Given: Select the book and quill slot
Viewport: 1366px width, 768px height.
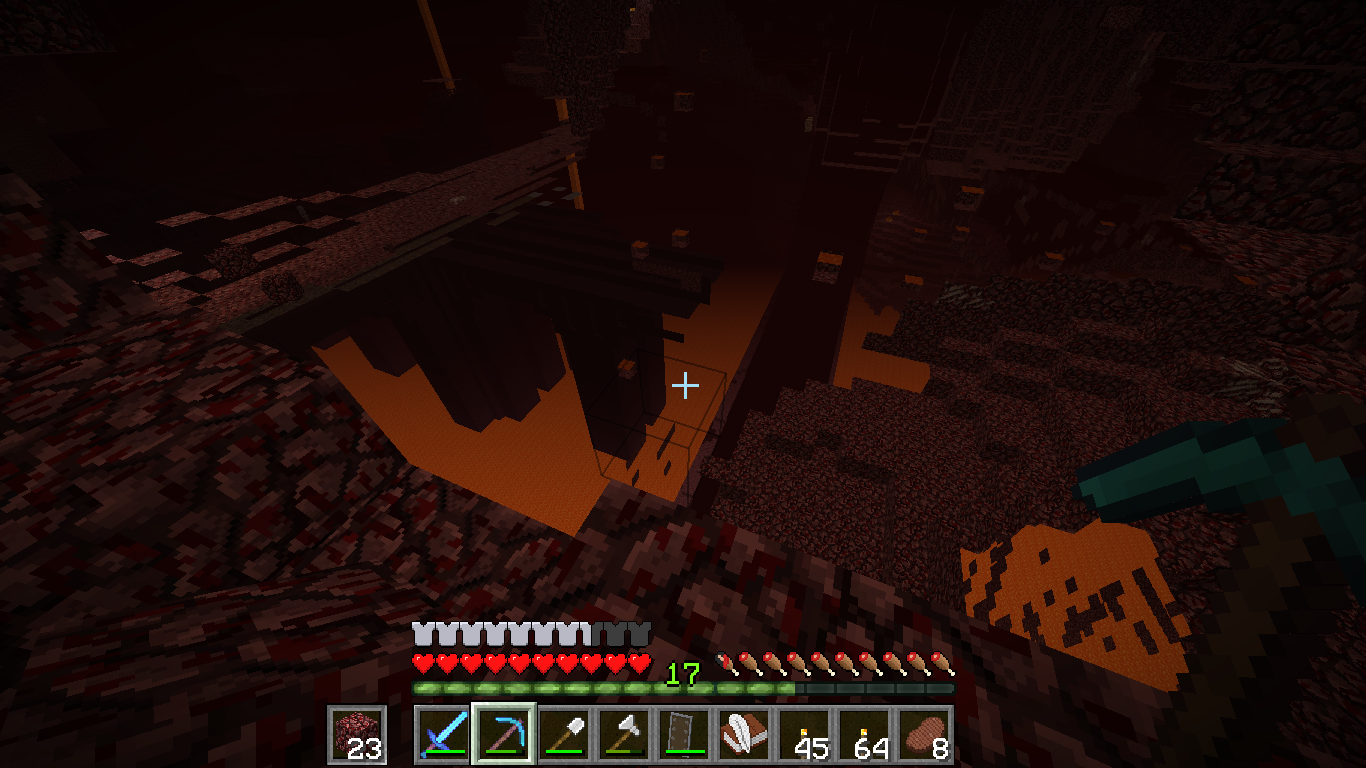Looking at the screenshot, I should [x=744, y=735].
